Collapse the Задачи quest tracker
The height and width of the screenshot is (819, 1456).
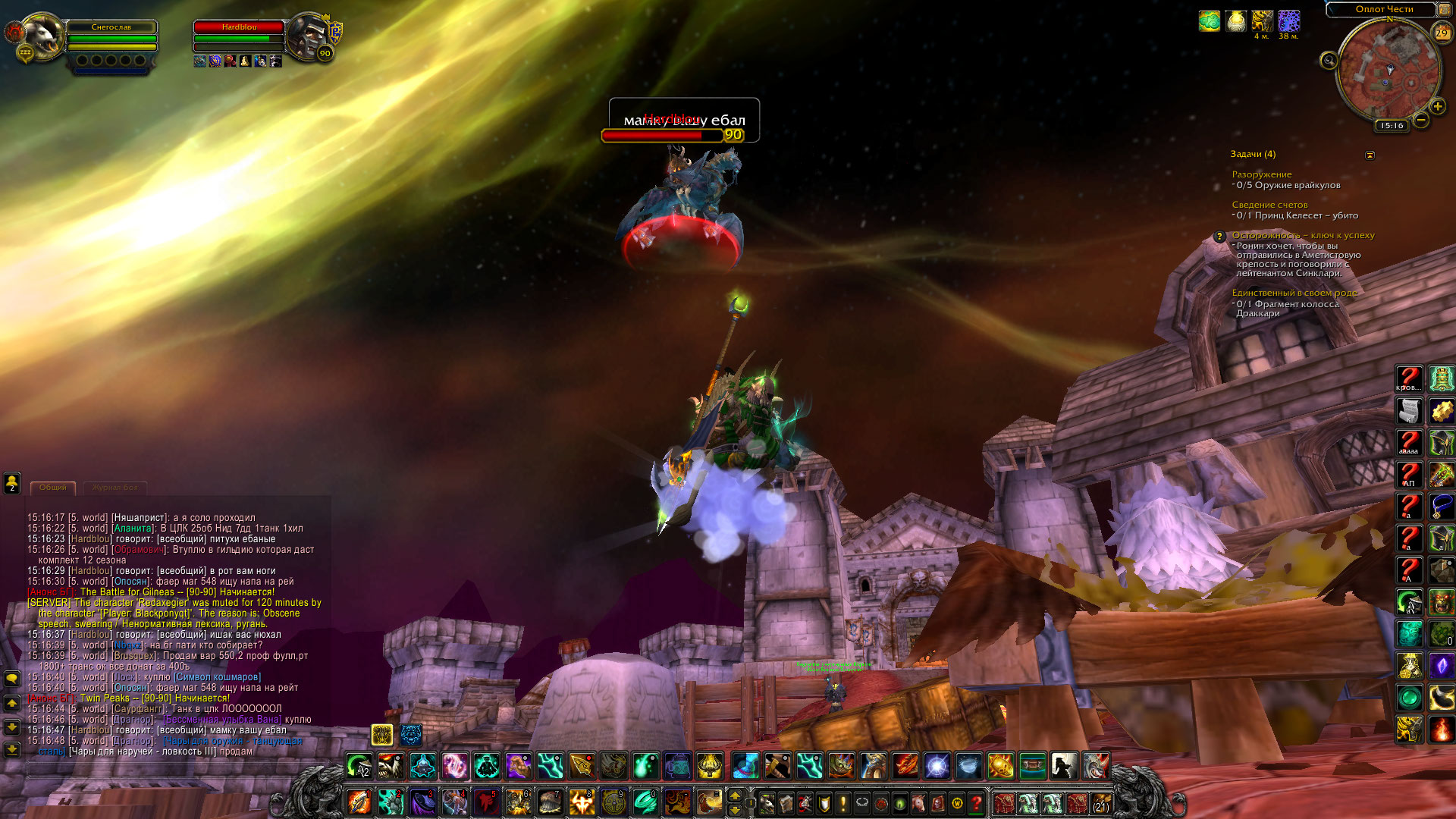tap(1370, 155)
